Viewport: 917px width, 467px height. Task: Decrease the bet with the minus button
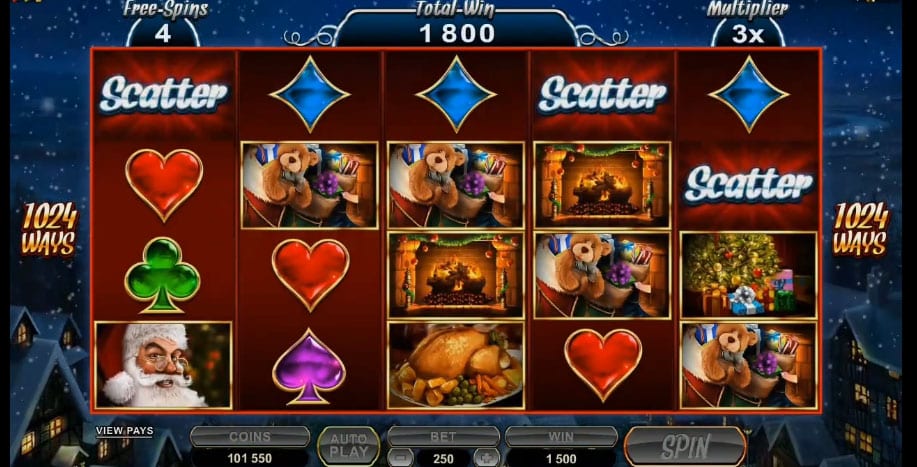(398, 458)
